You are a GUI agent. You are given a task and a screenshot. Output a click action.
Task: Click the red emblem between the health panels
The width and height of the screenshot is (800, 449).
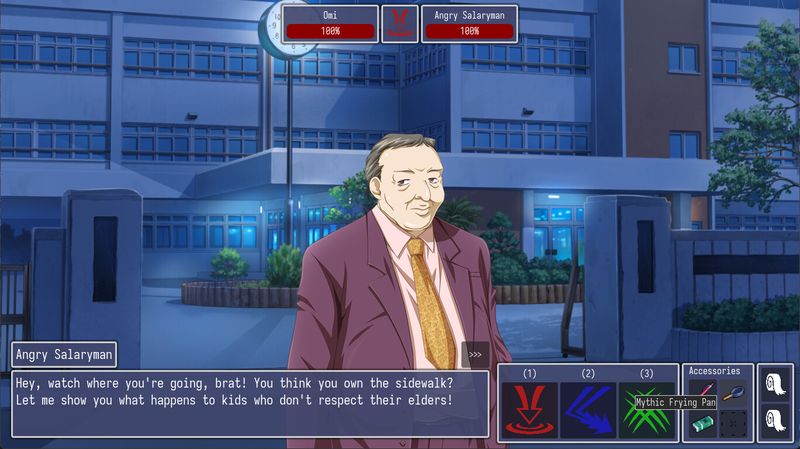click(x=400, y=23)
